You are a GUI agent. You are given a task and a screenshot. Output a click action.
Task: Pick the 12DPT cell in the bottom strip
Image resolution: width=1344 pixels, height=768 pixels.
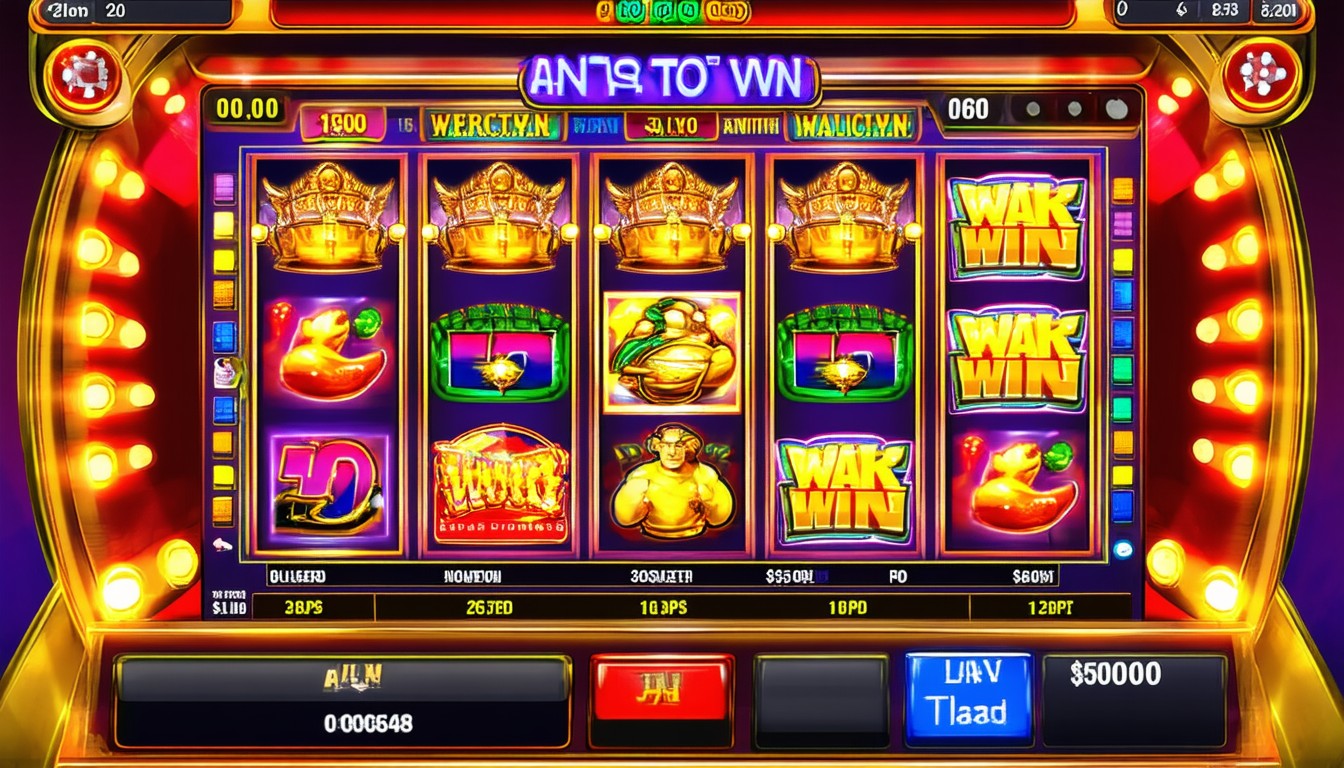[x=1048, y=607]
